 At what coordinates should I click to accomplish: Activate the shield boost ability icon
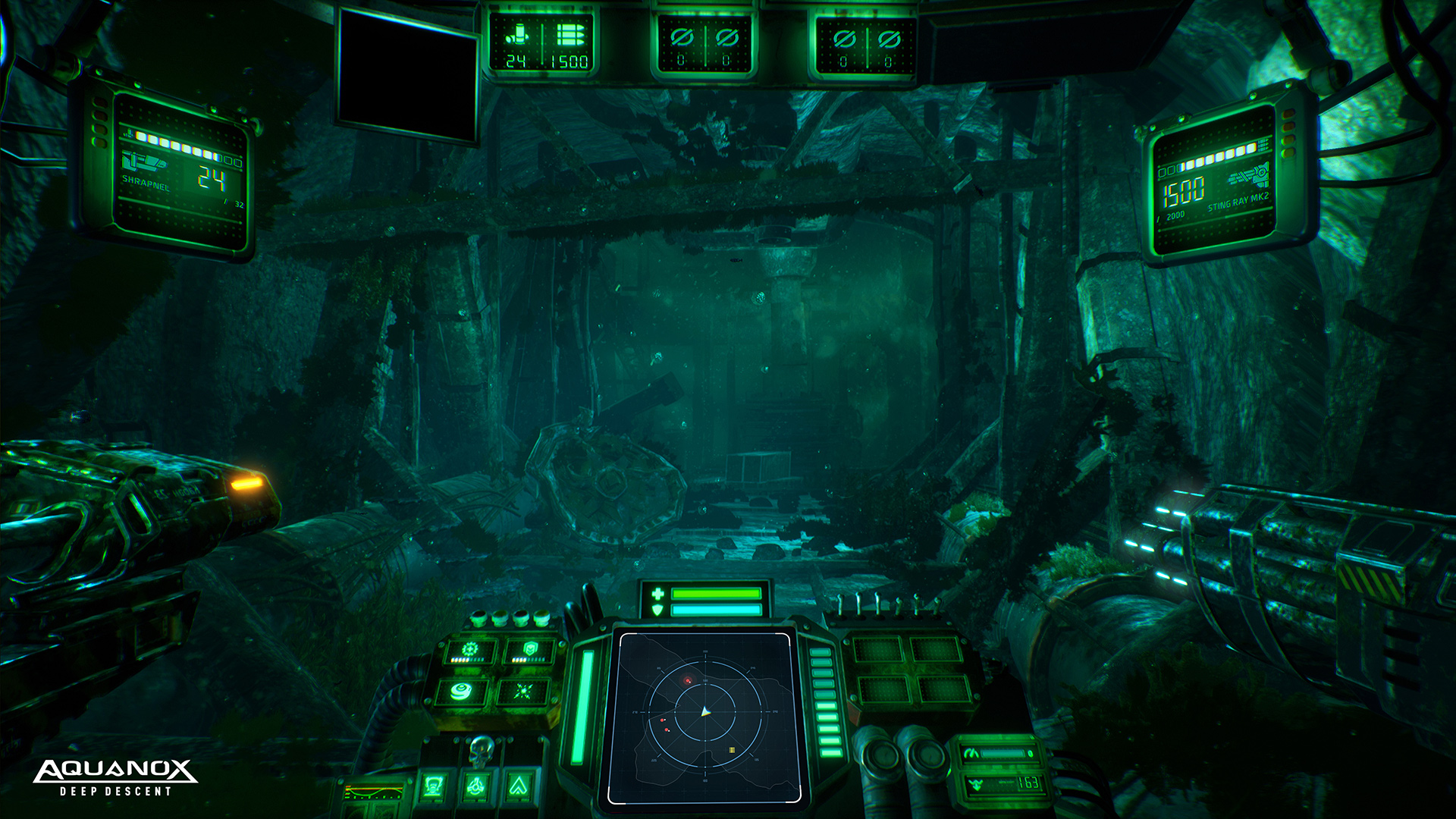pyautogui.click(x=529, y=650)
